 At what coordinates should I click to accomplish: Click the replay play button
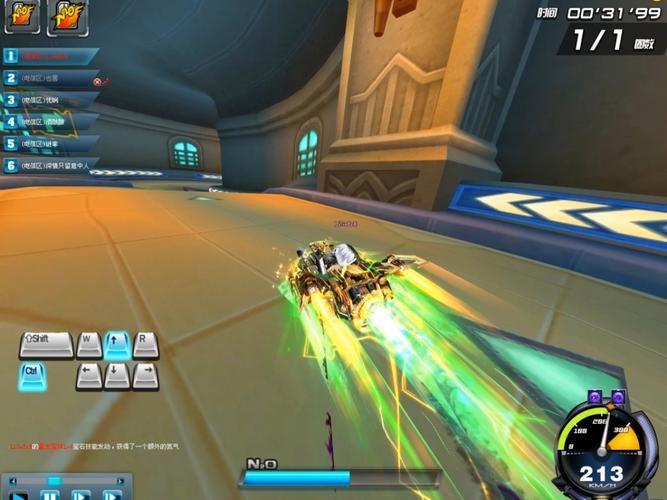19,495
